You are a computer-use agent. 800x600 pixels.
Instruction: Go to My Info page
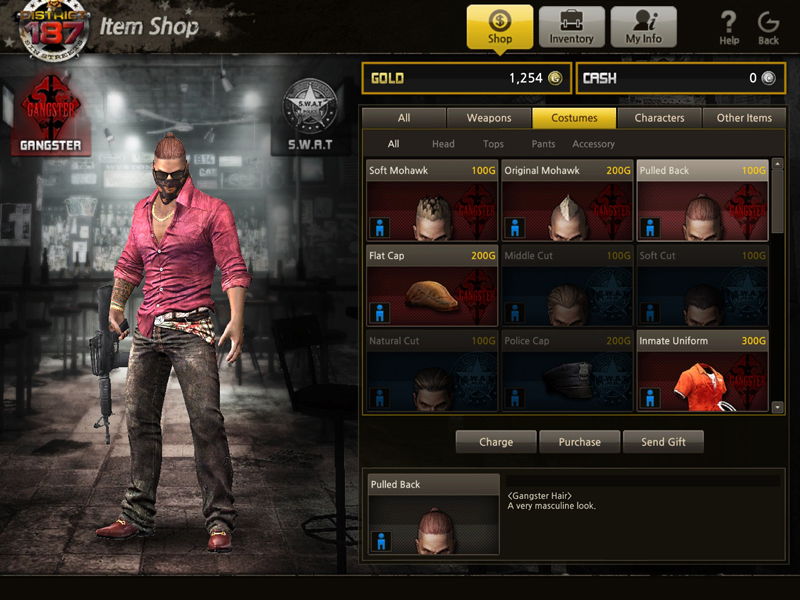pos(643,27)
